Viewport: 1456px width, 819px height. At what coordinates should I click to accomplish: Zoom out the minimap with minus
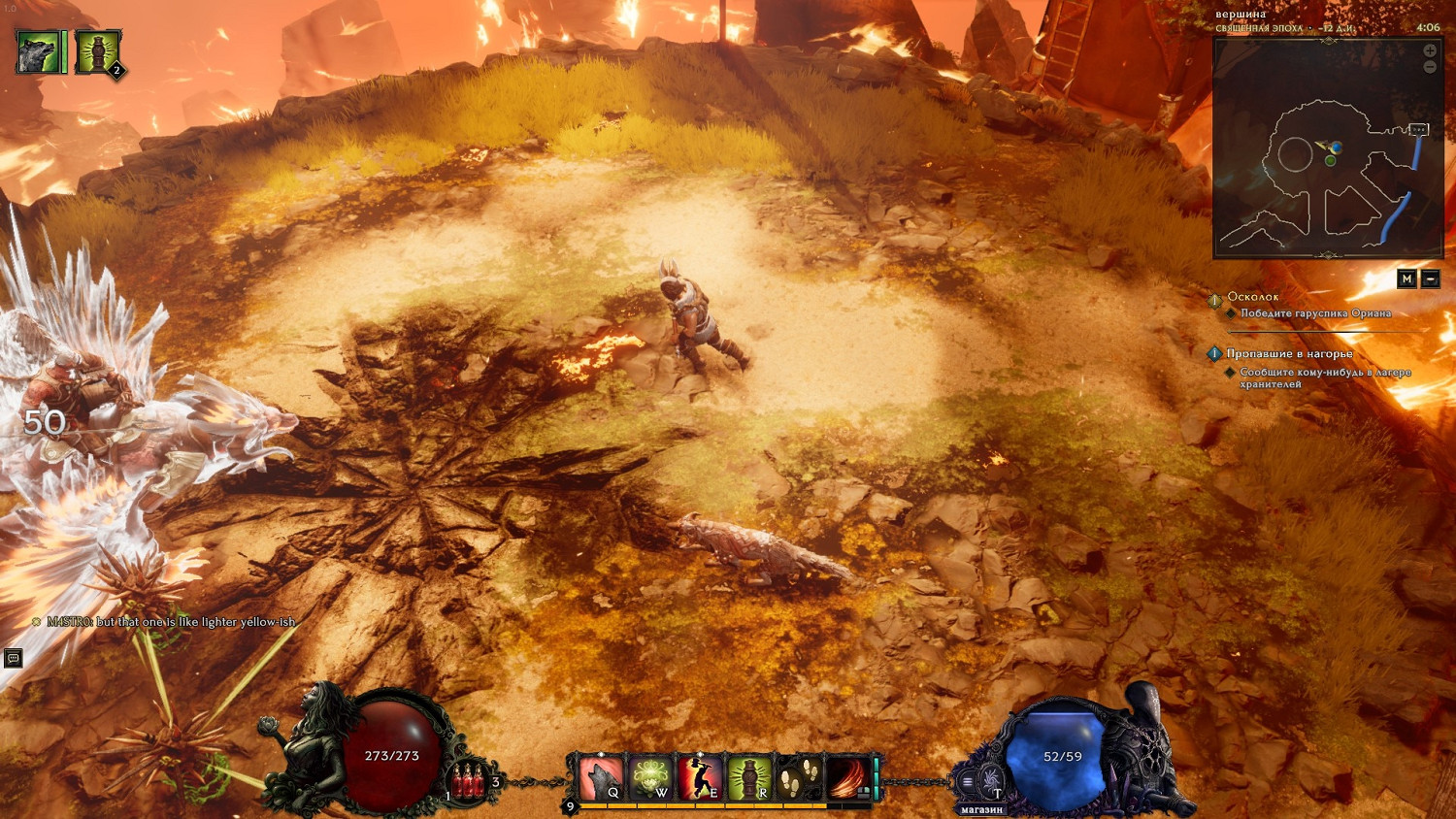[1430, 67]
